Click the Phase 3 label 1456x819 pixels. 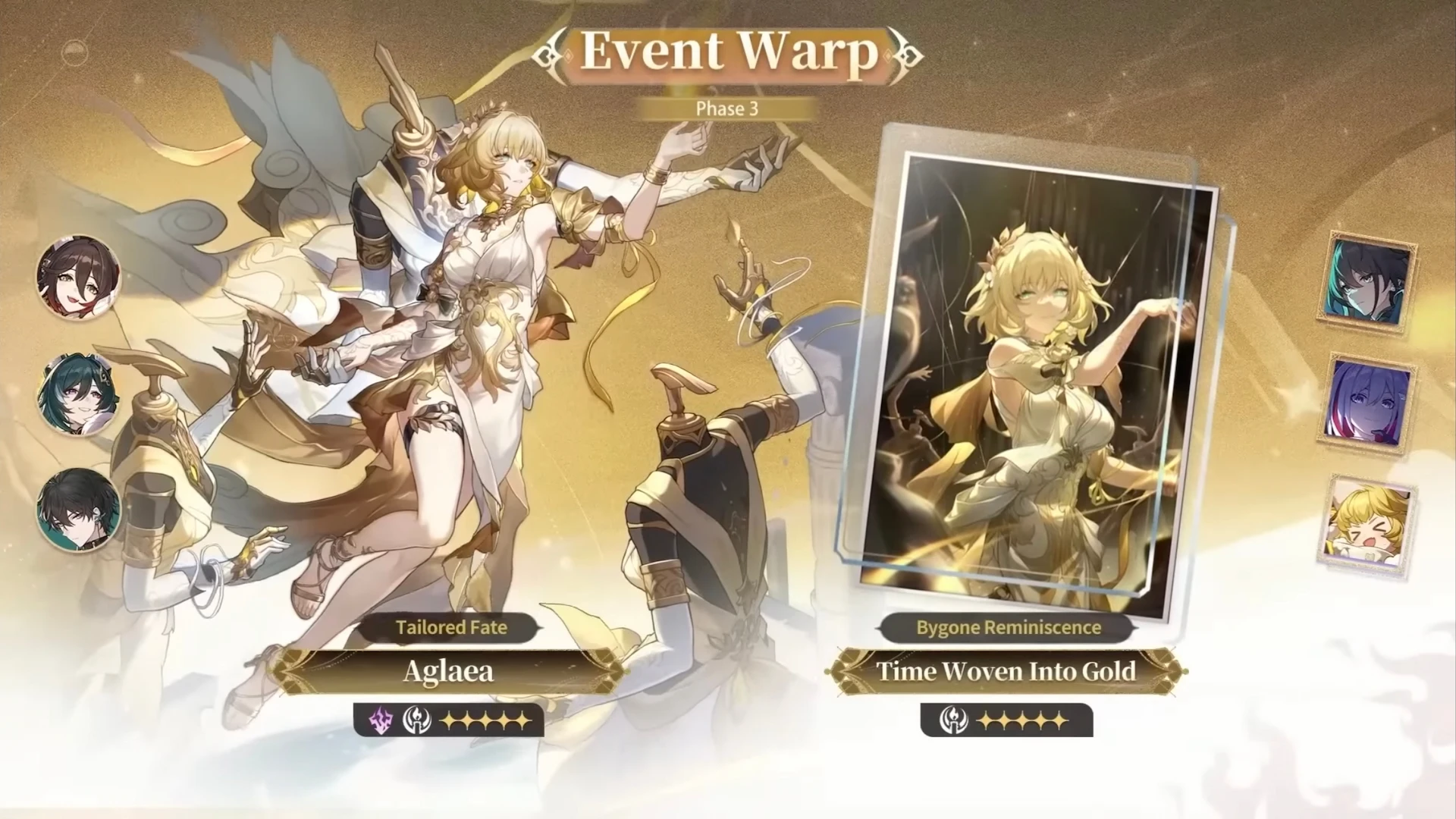point(726,108)
